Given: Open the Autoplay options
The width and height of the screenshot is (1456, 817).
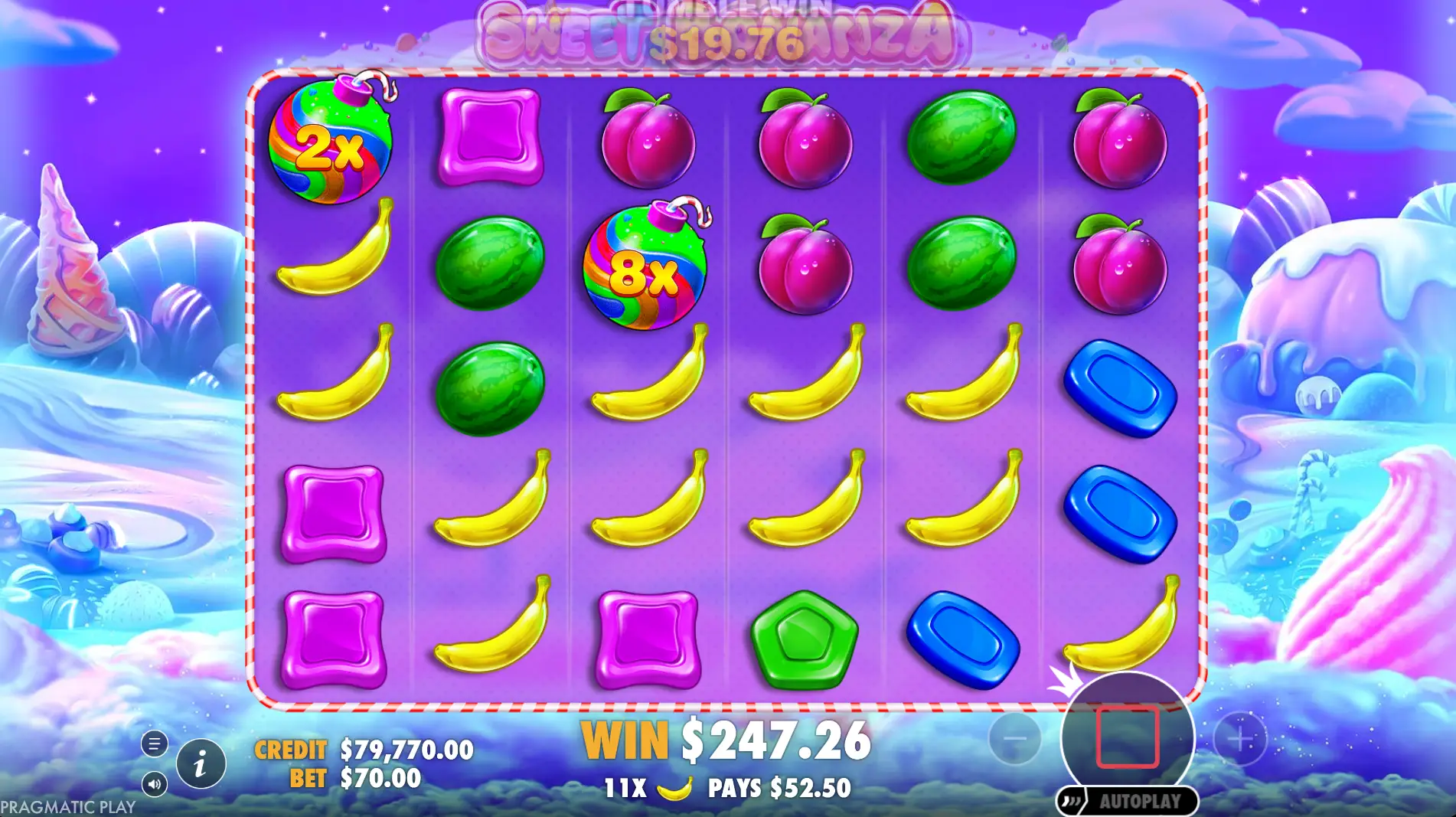Looking at the screenshot, I should point(1127,802).
